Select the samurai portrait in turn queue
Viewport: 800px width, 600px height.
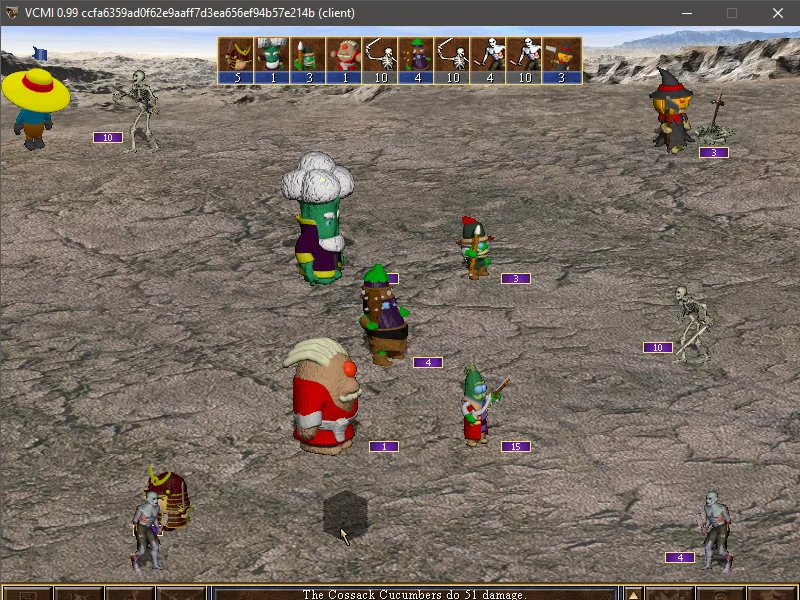(x=236, y=59)
